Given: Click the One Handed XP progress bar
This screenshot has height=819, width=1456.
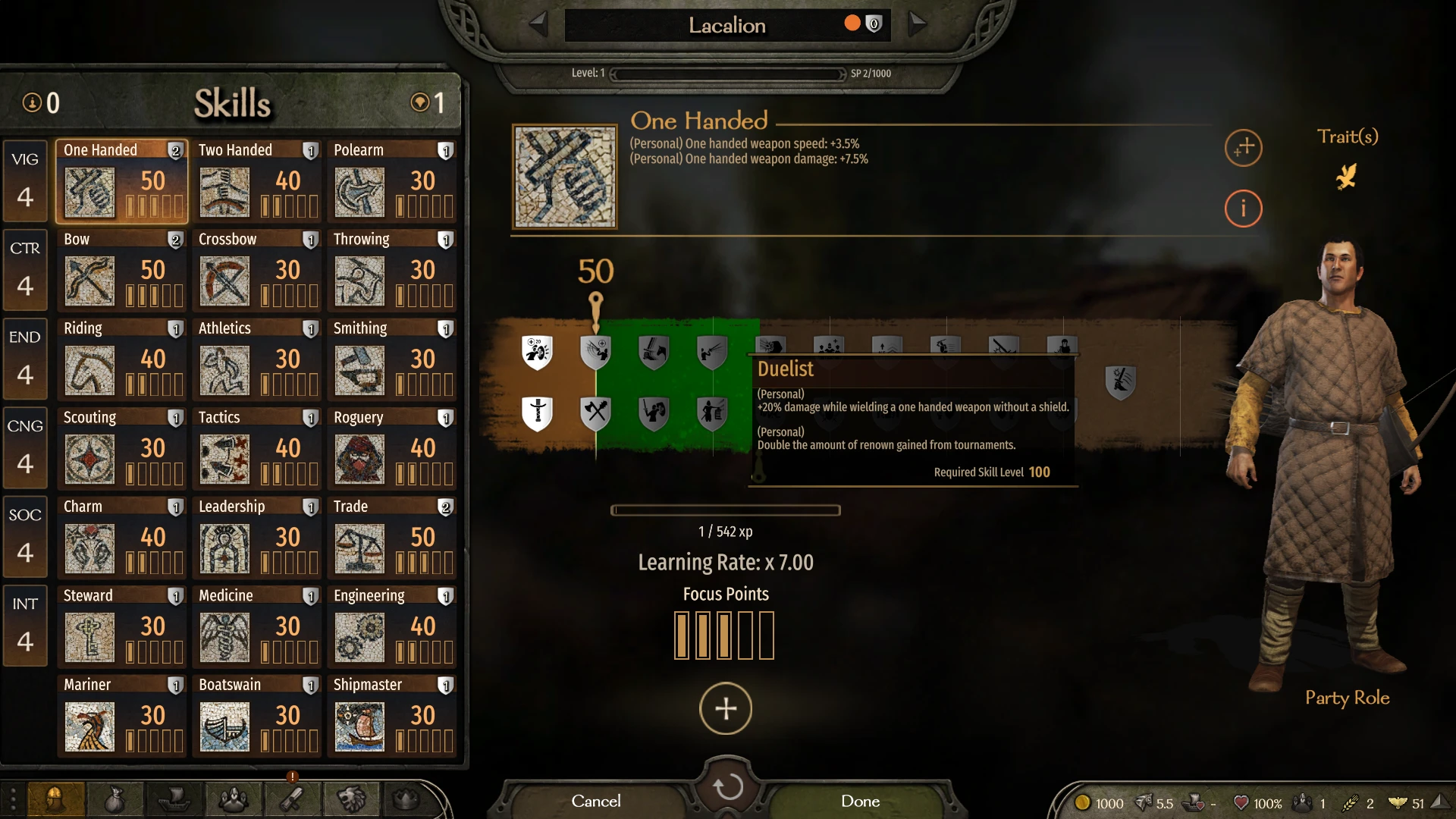Looking at the screenshot, I should tap(725, 510).
